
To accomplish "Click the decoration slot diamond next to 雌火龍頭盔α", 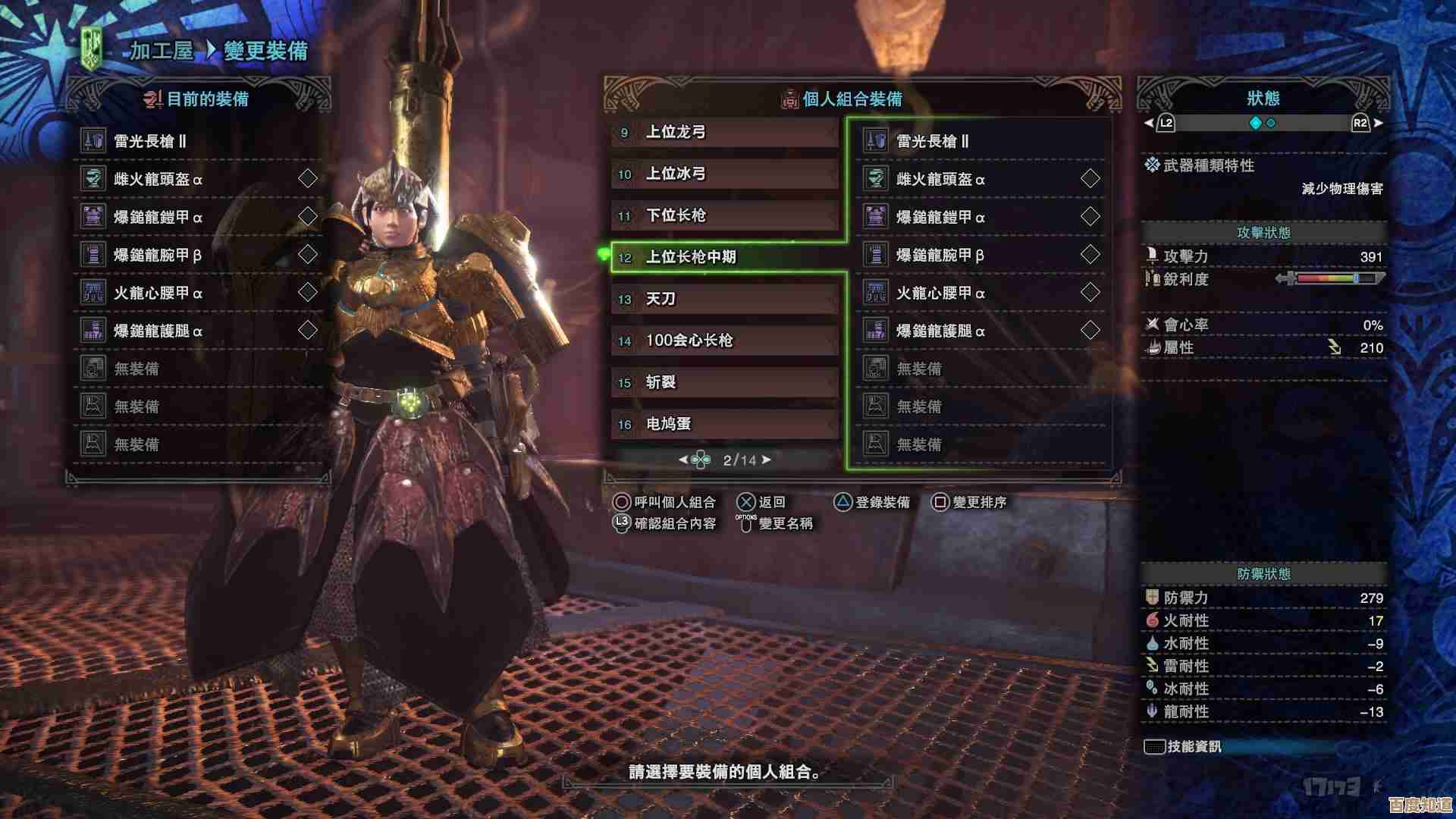I will [x=307, y=180].
